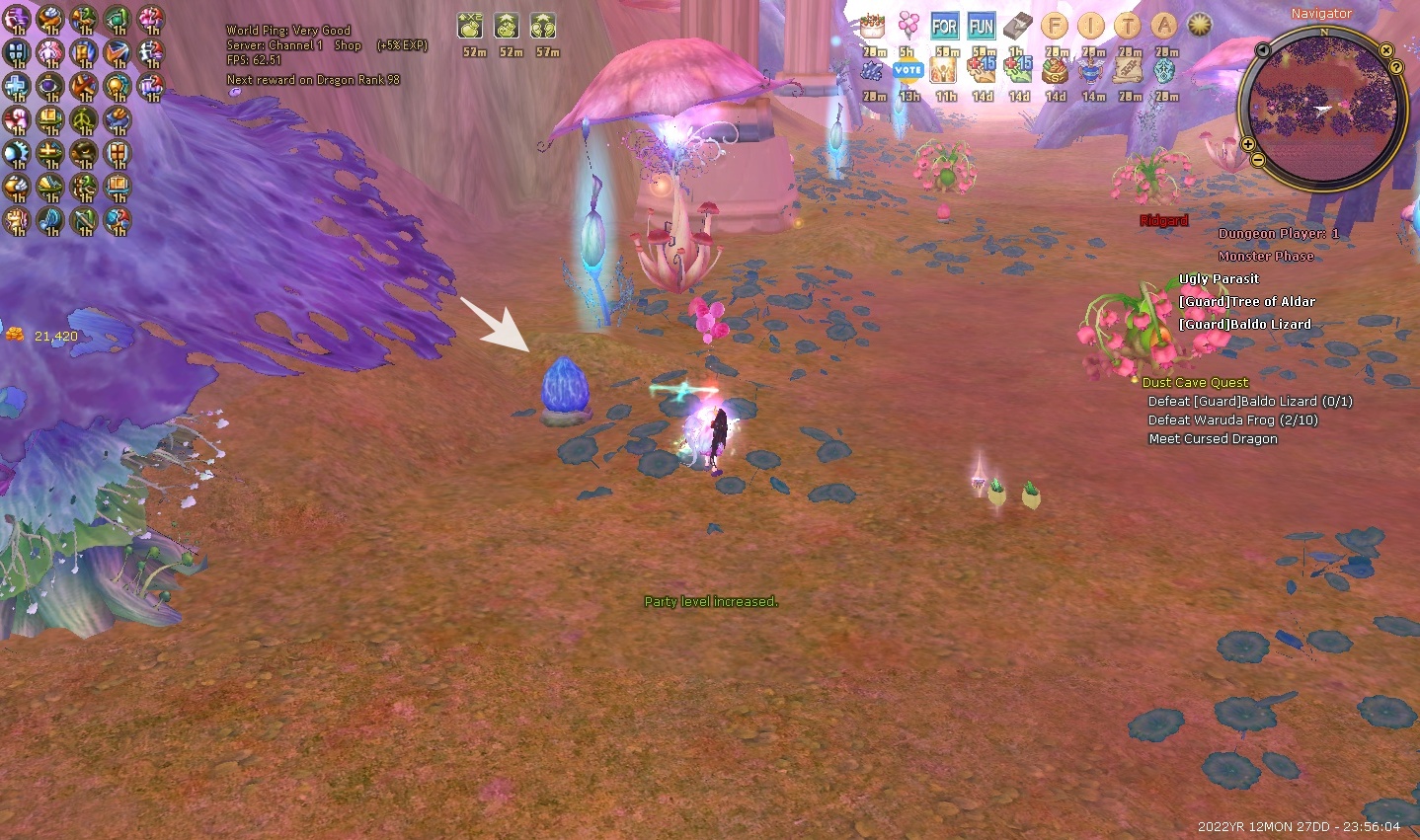Click the A cookie buff icon

pos(1165,27)
